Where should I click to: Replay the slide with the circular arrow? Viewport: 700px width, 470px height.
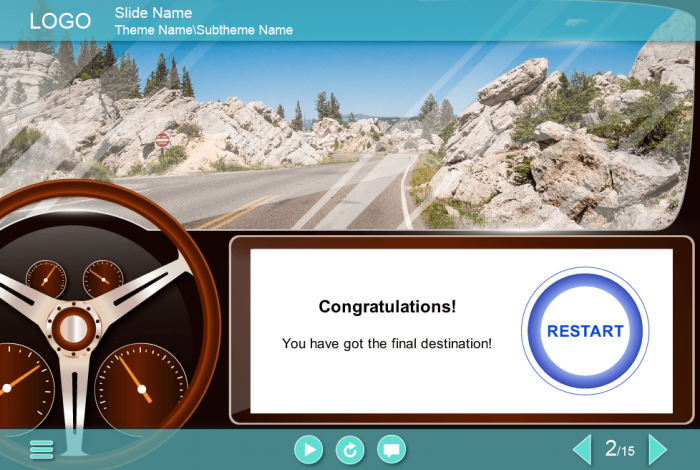(350, 450)
